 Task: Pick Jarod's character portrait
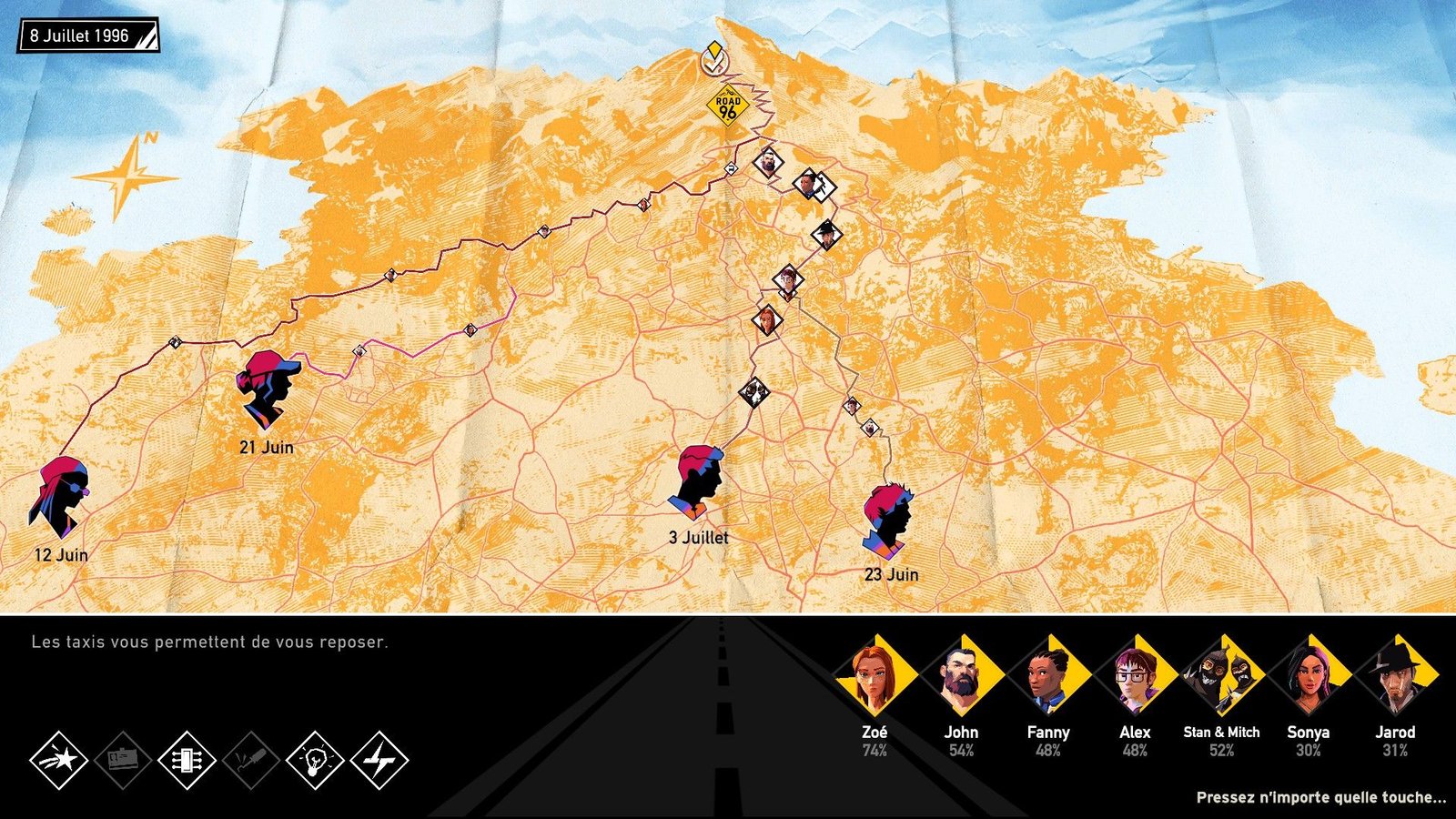pos(1395,678)
